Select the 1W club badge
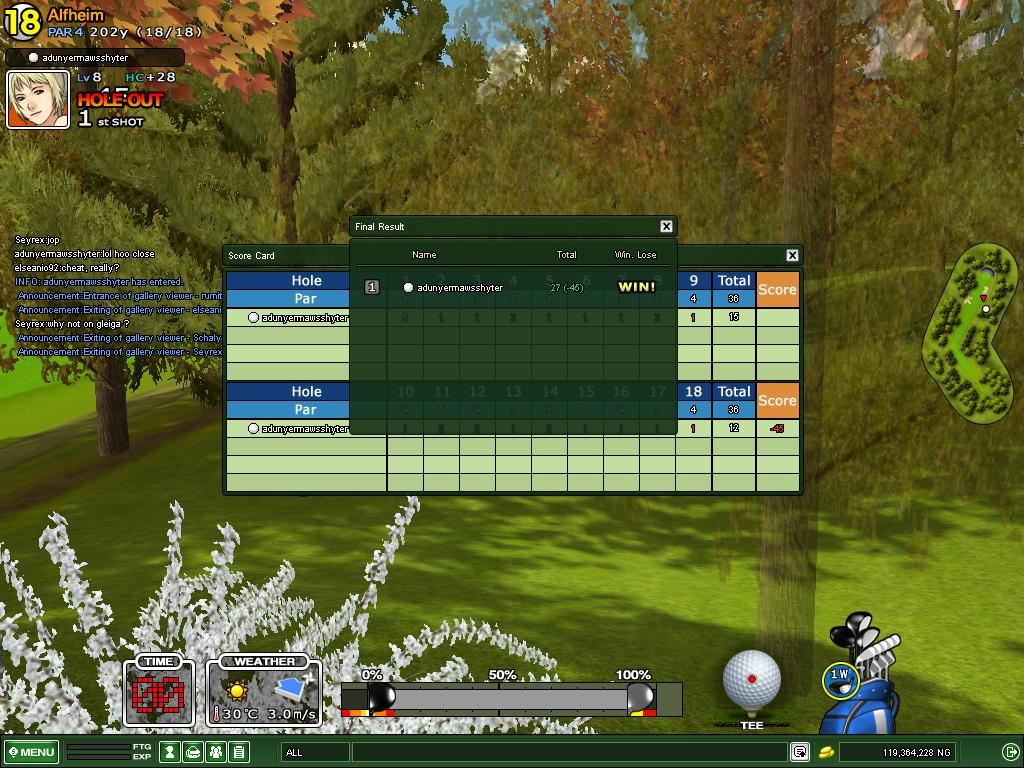1024x768 pixels. tap(840, 679)
